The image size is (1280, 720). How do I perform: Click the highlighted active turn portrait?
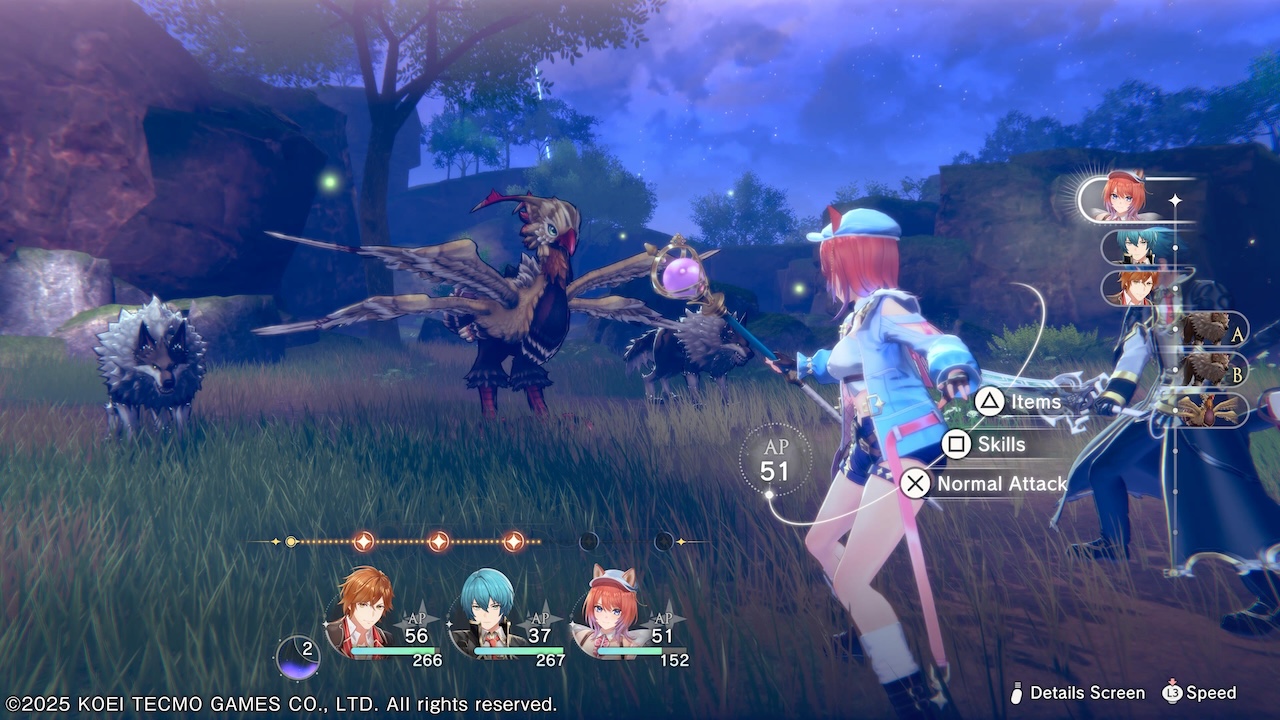click(1128, 200)
